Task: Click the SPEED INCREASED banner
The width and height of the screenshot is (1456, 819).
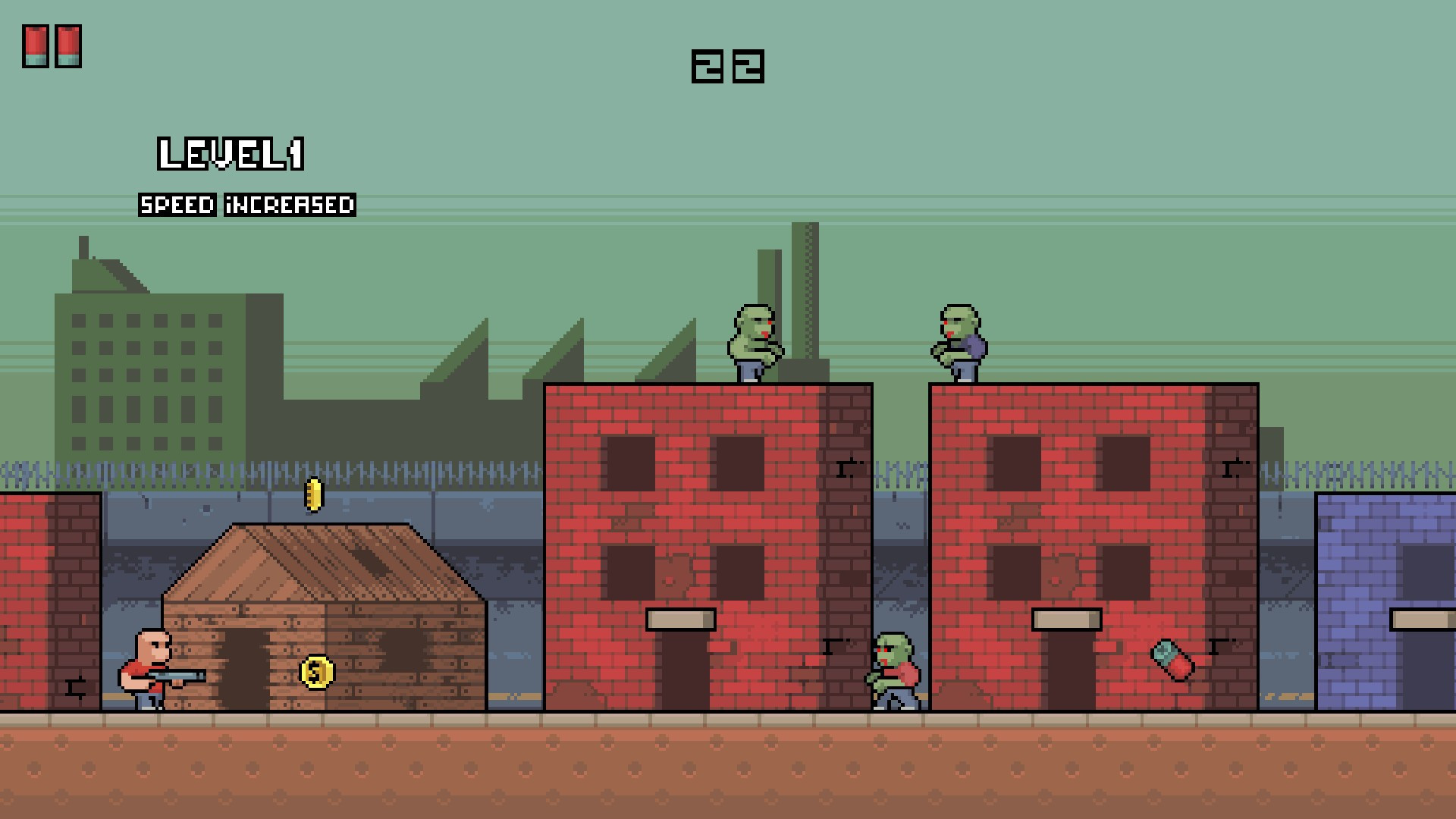Action: [x=246, y=205]
